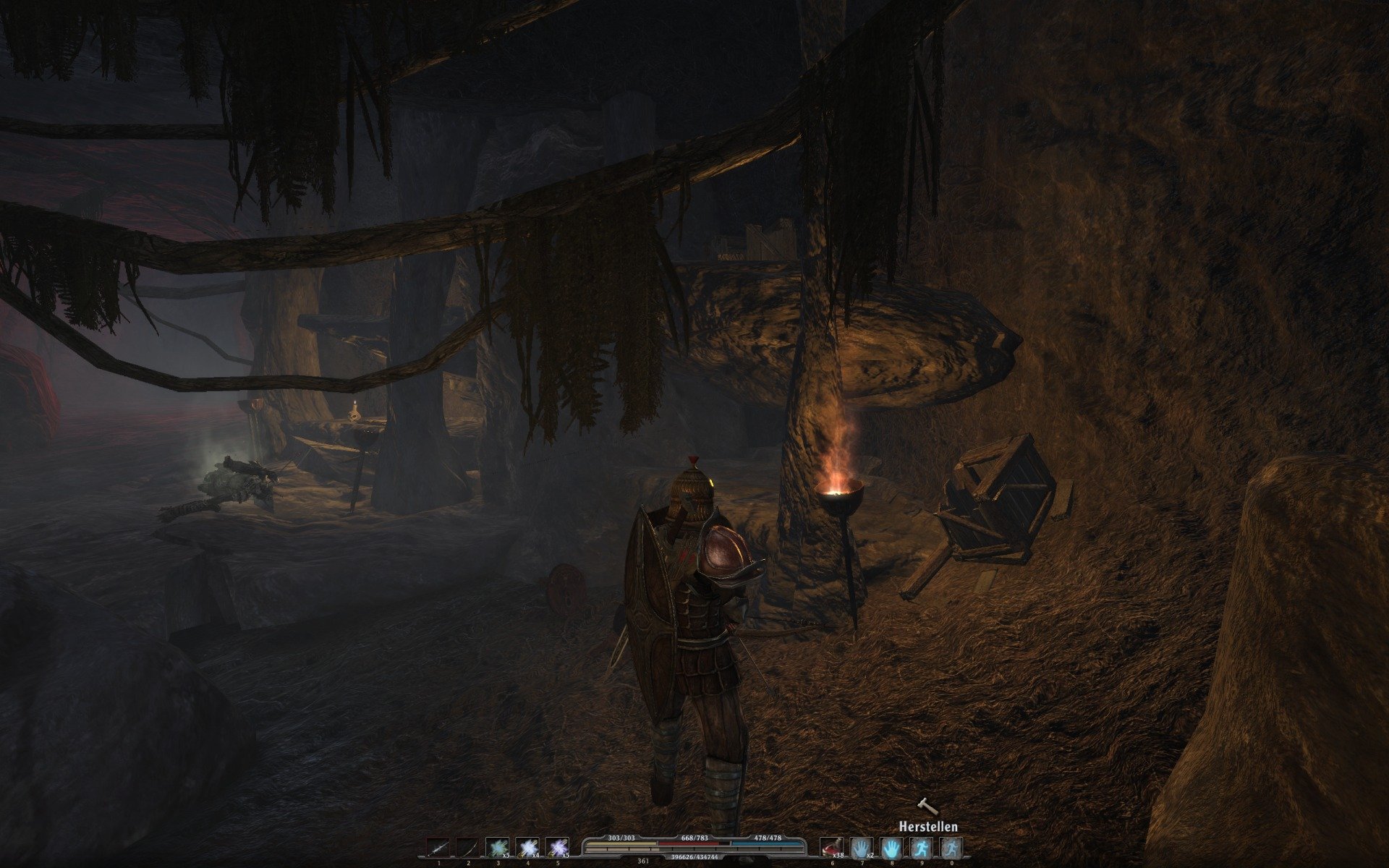The width and height of the screenshot is (1389, 868).
Task: Cast the glowing hand spell in slot 8
Action: click(x=891, y=848)
